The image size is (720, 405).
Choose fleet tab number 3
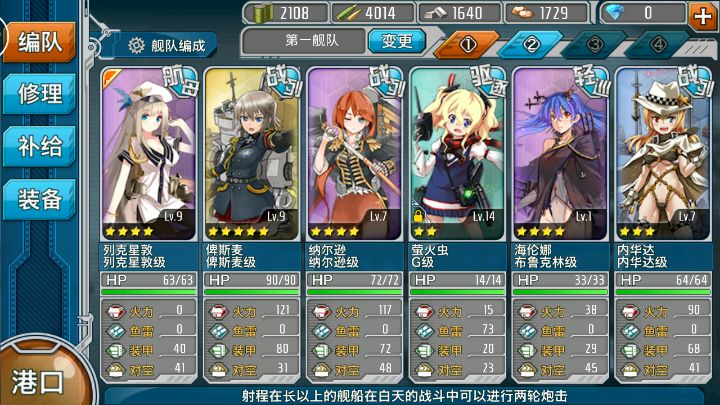click(596, 45)
